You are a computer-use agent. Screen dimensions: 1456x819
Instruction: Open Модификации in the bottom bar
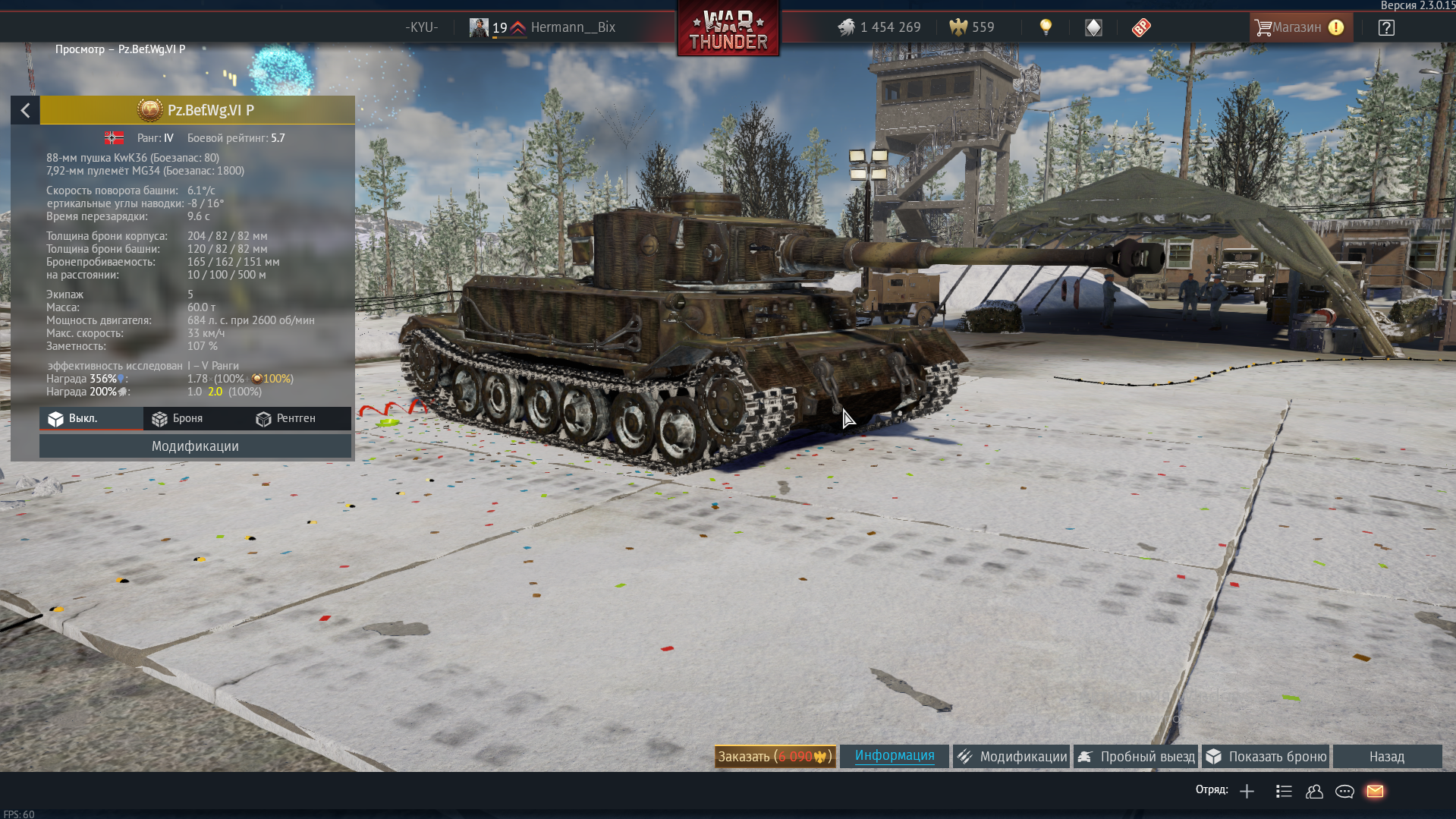(1012, 757)
